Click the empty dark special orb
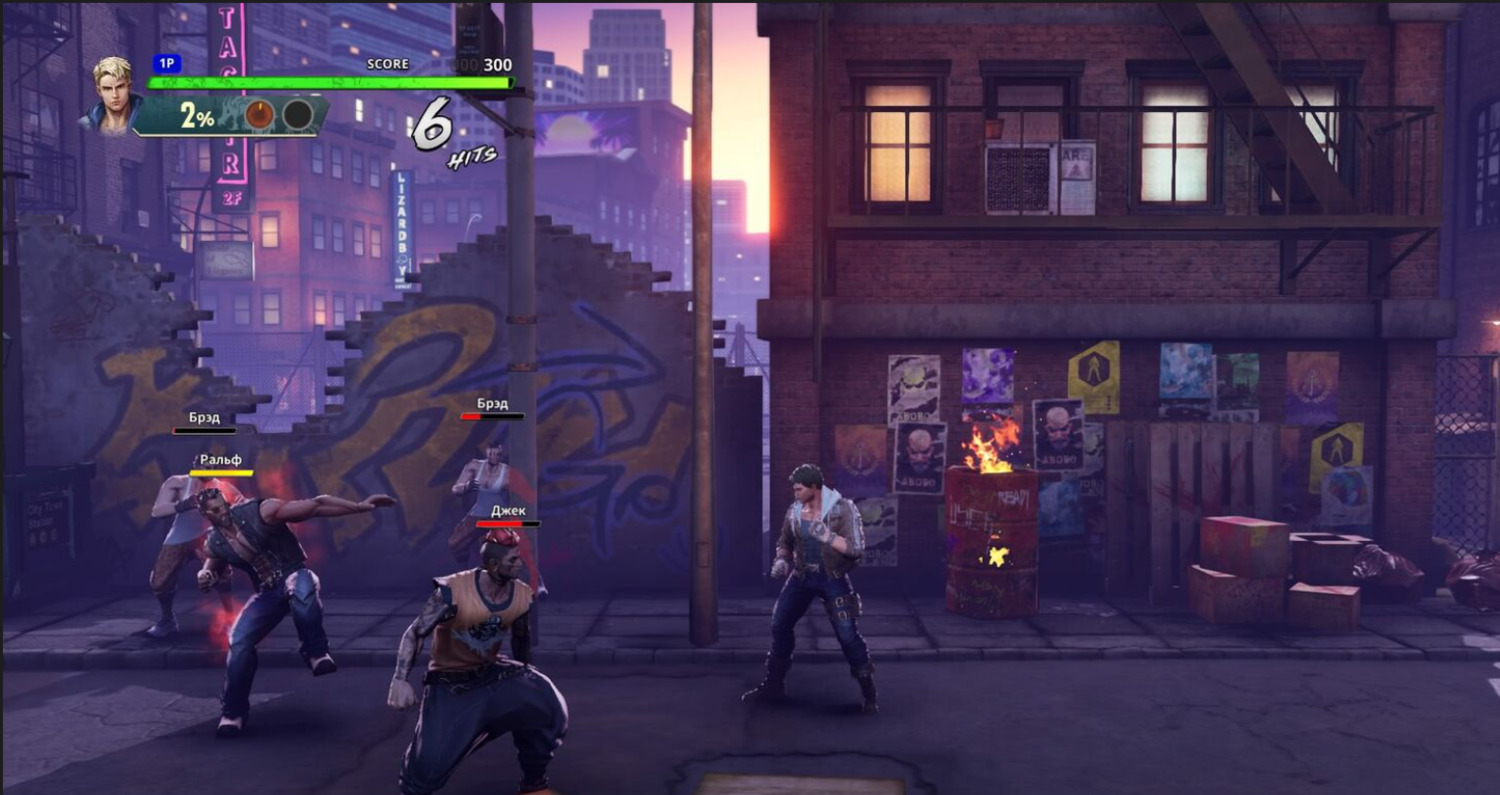The height and width of the screenshot is (795, 1500). tap(297, 115)
